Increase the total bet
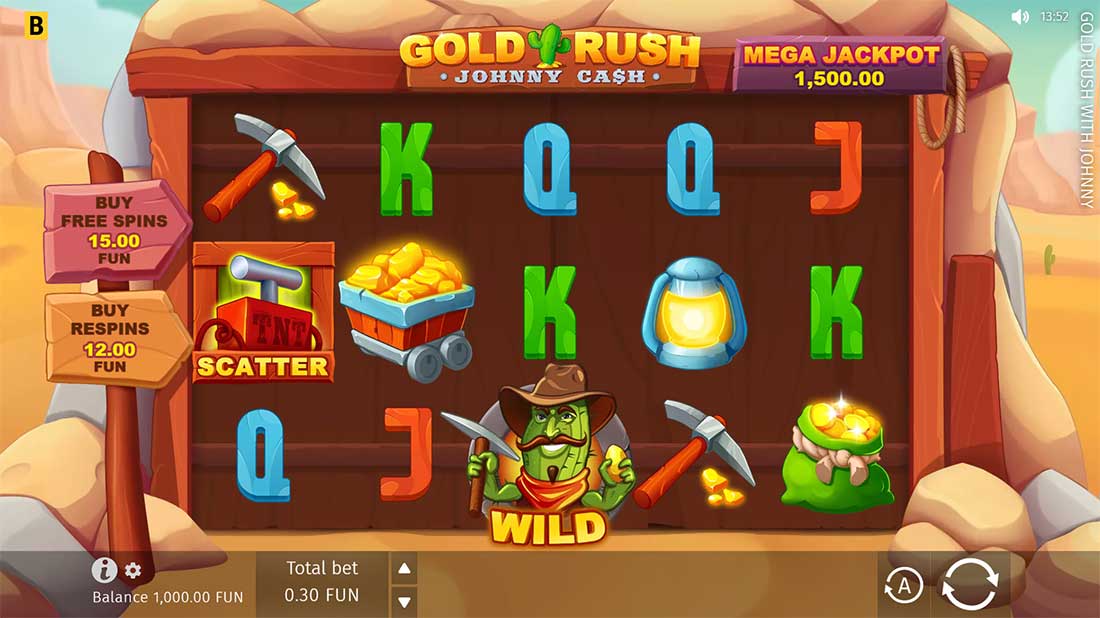The height and width of the screenshot is (618, 1100). click(404, 570)
